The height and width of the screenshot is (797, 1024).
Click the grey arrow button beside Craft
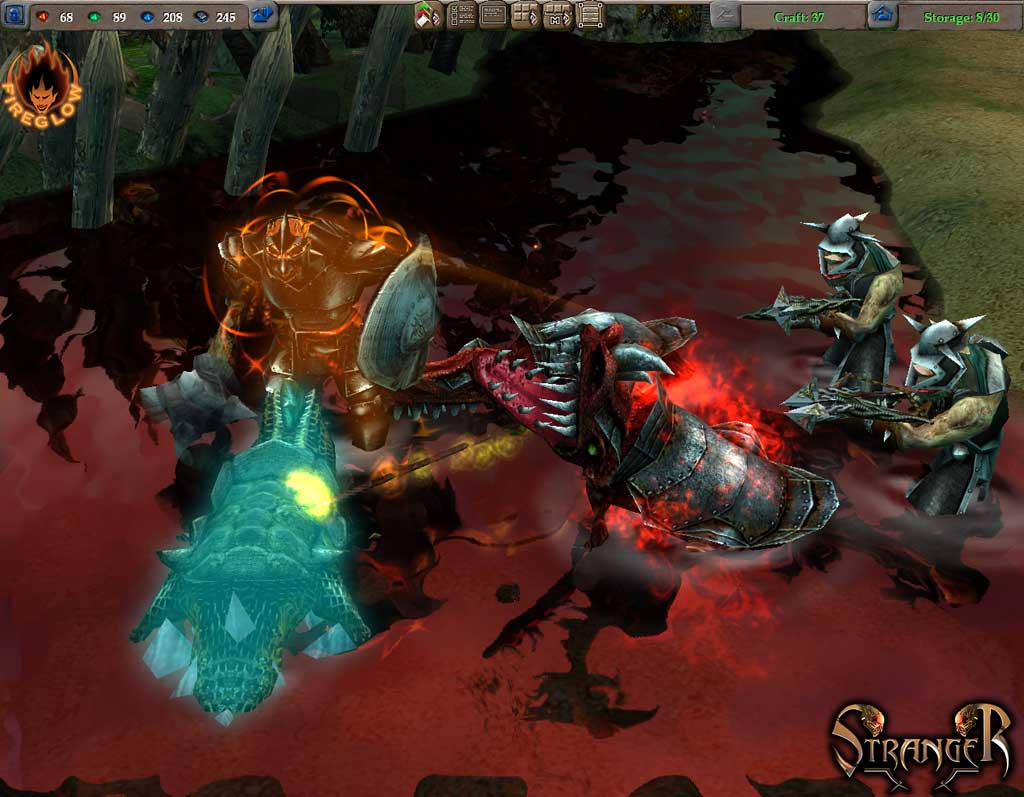pyautogui.click(x=725, y=15)
